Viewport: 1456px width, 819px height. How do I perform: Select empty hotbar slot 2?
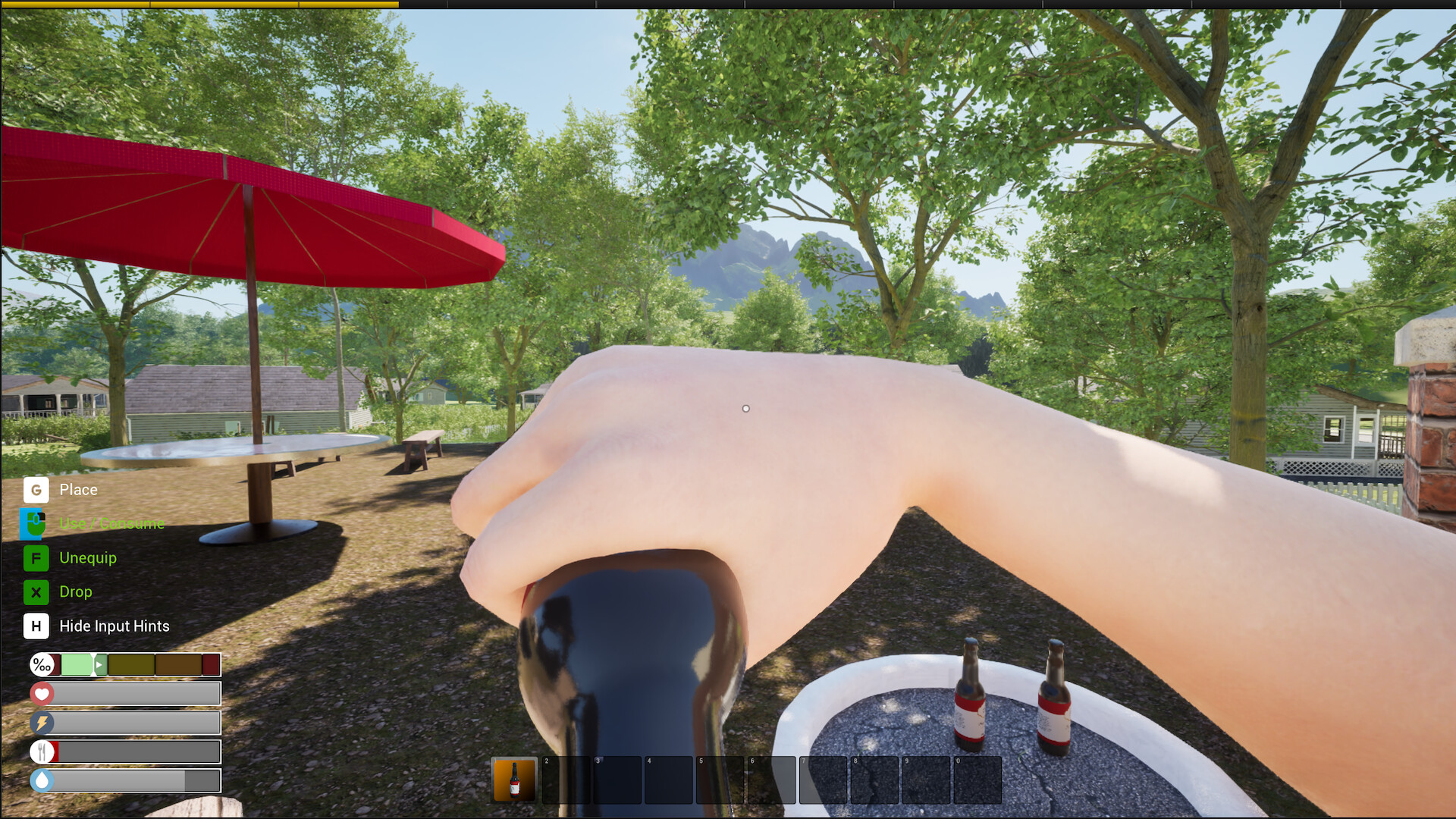pyautogui.click(x=567, y=780)
